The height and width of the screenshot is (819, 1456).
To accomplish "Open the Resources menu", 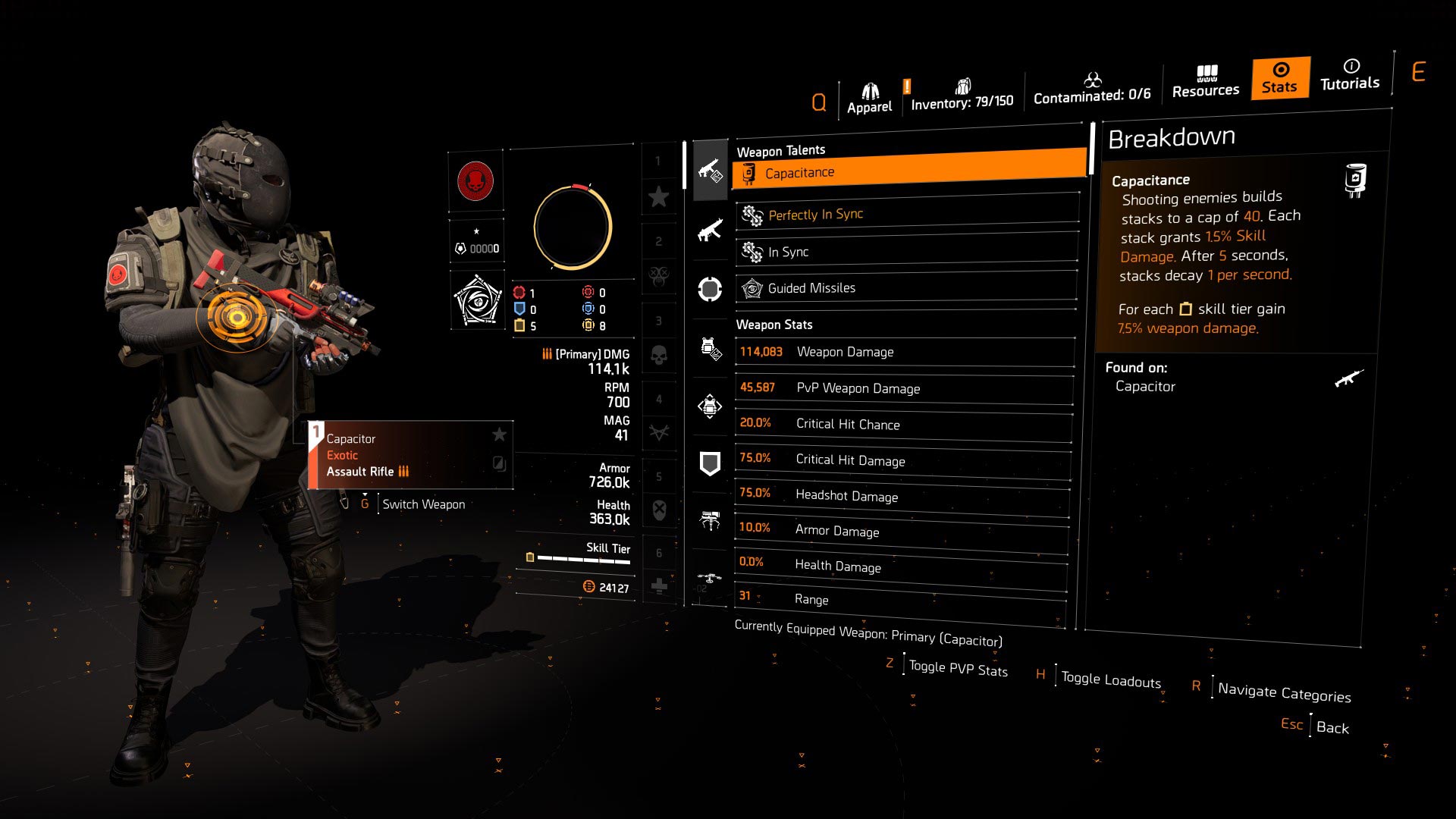I will (x=1205, y=83).
